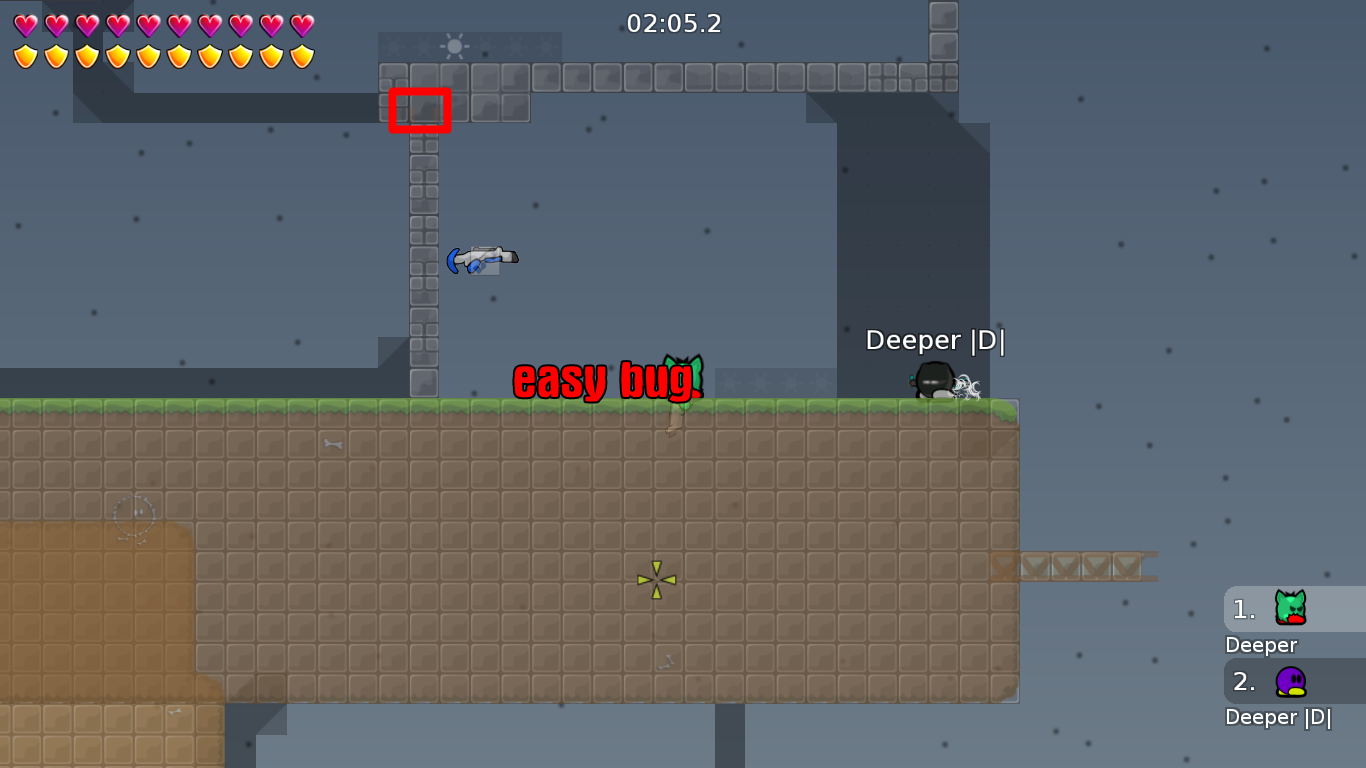Screen dimensions: 1366x768
Task: Click the red 'easy bug' text on screen
Action: [x=605, y=380]
